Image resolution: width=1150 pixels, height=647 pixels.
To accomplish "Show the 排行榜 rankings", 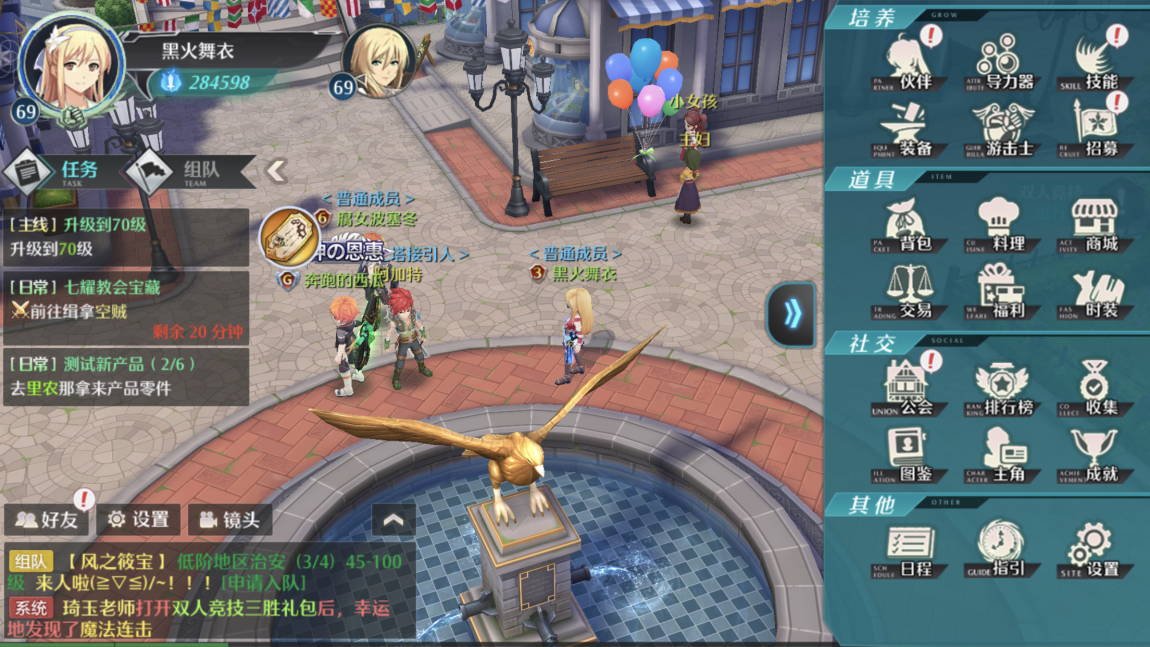I will coord(1003,388).
